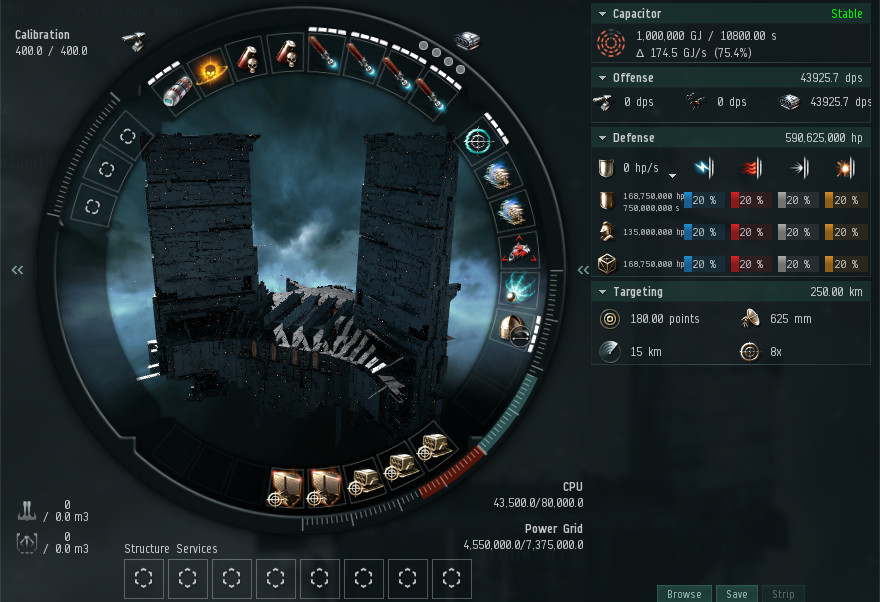Collapse the right stats panel arrows
This screenshot has height=602, width=880.
click(x=583, y=270)
